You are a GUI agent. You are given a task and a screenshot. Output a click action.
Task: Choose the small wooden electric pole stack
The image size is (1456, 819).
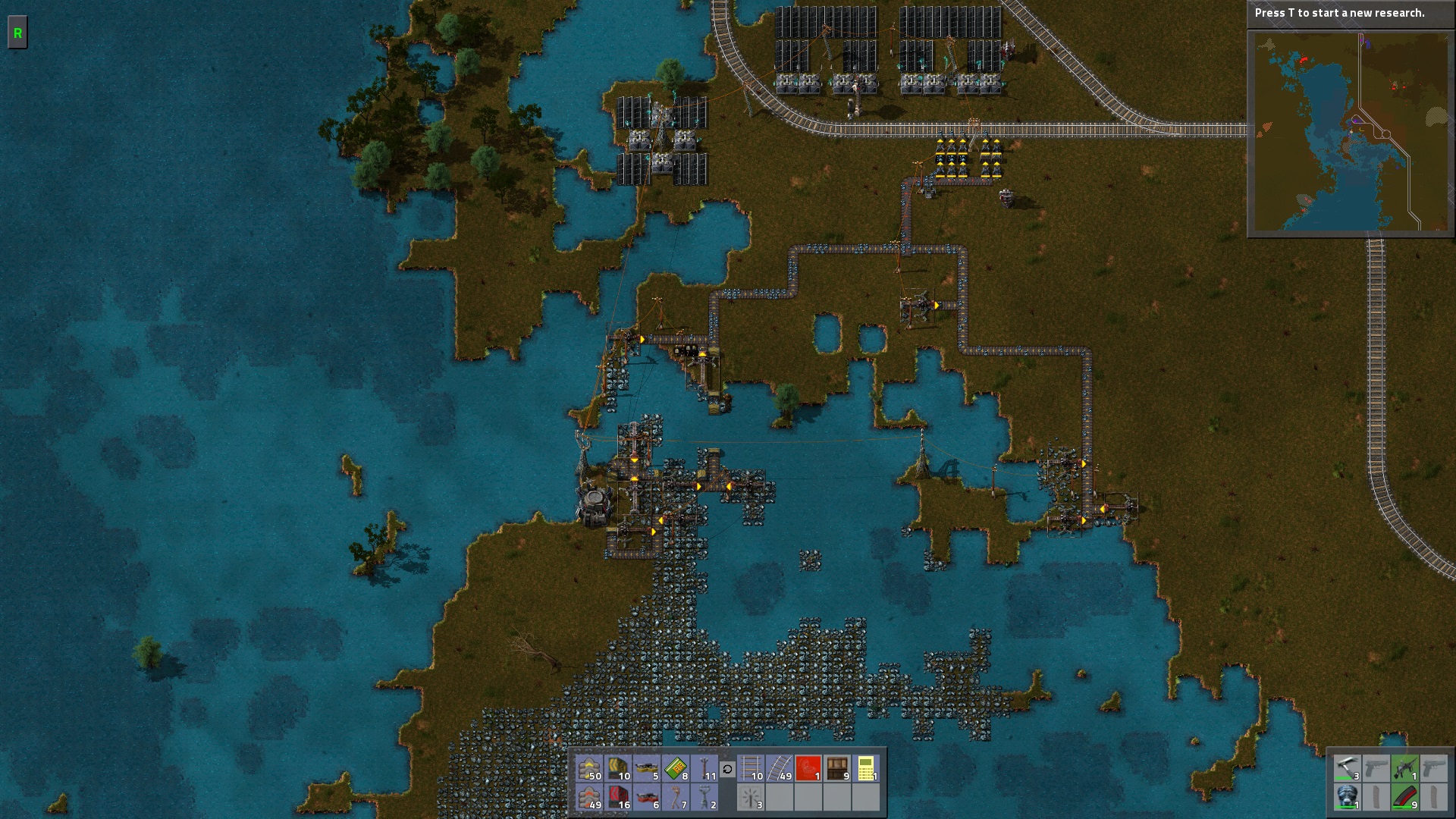coord(676,798)
